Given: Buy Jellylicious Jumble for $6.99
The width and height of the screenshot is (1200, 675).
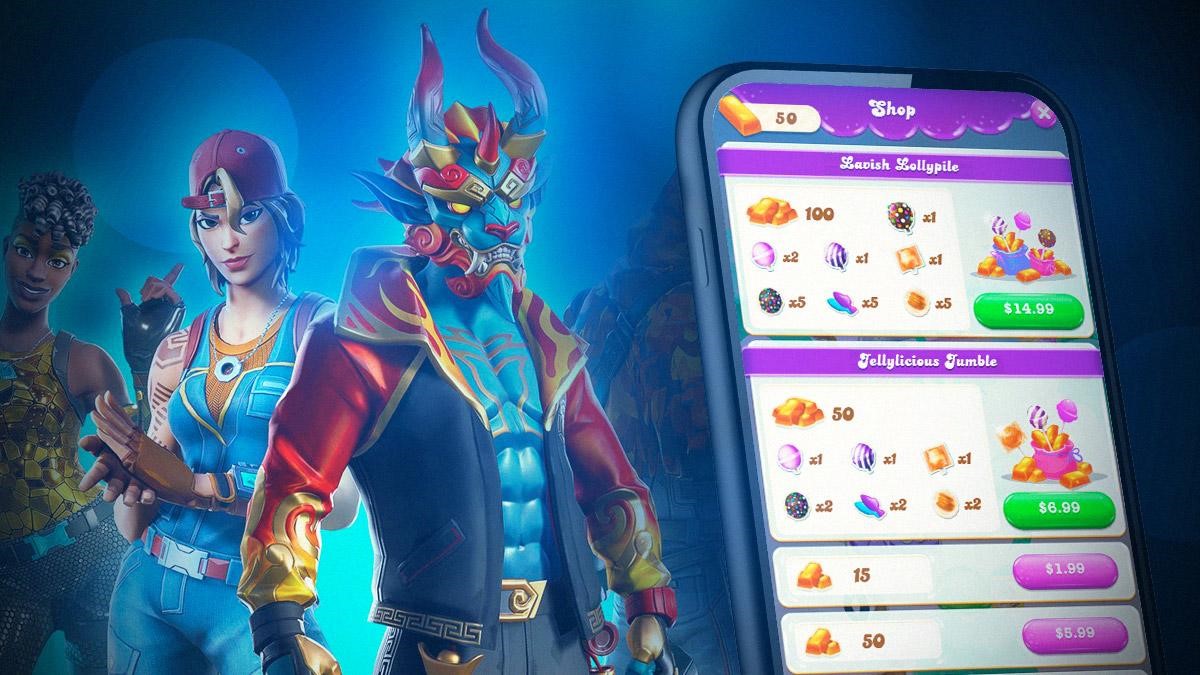Looking at the screenshot, I should coord(1059,509).
